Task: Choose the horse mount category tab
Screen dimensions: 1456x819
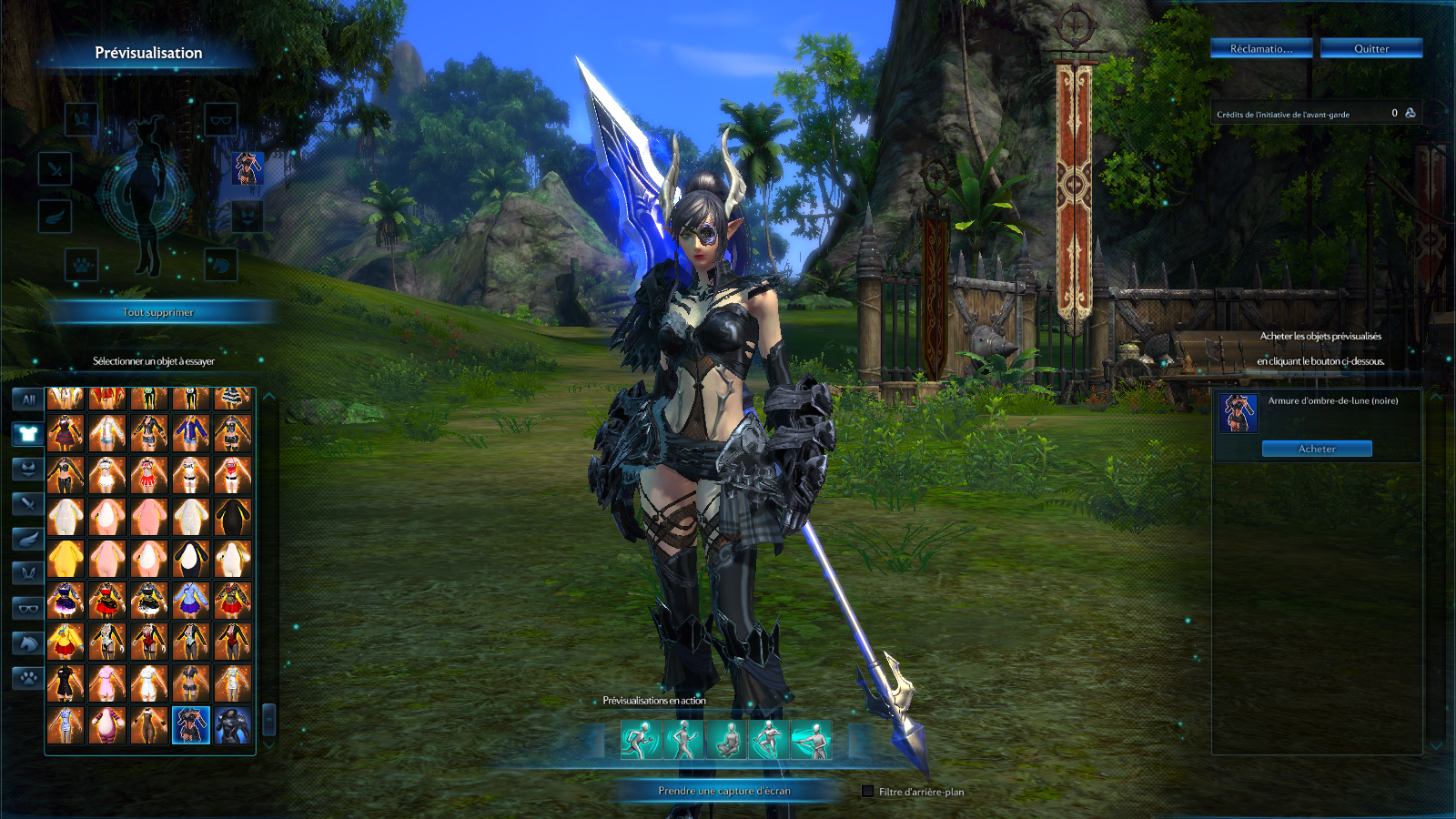Action: 28,643
